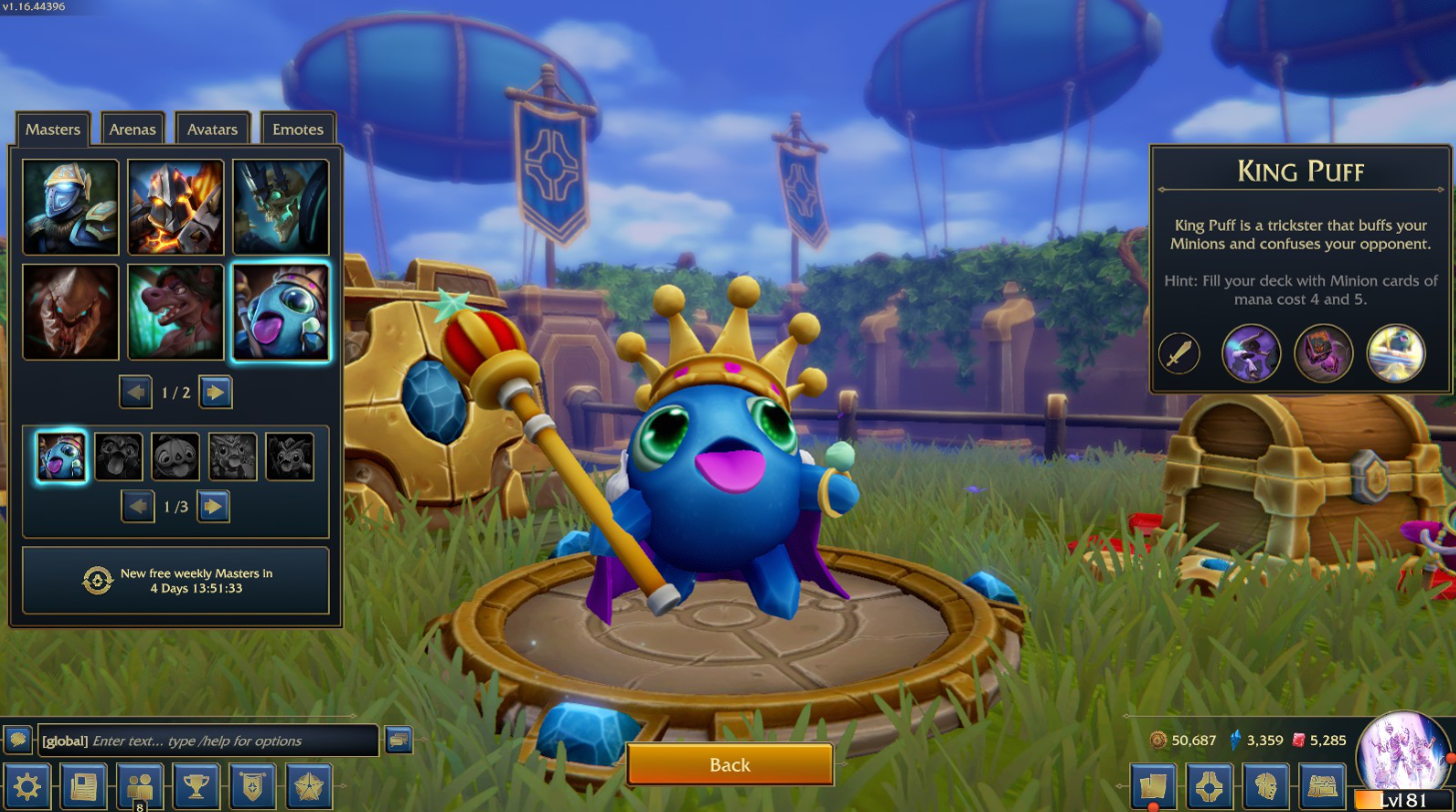Screen dimensions: 1456x812
Task: Go to next skin page arrow
Action: 215,506
